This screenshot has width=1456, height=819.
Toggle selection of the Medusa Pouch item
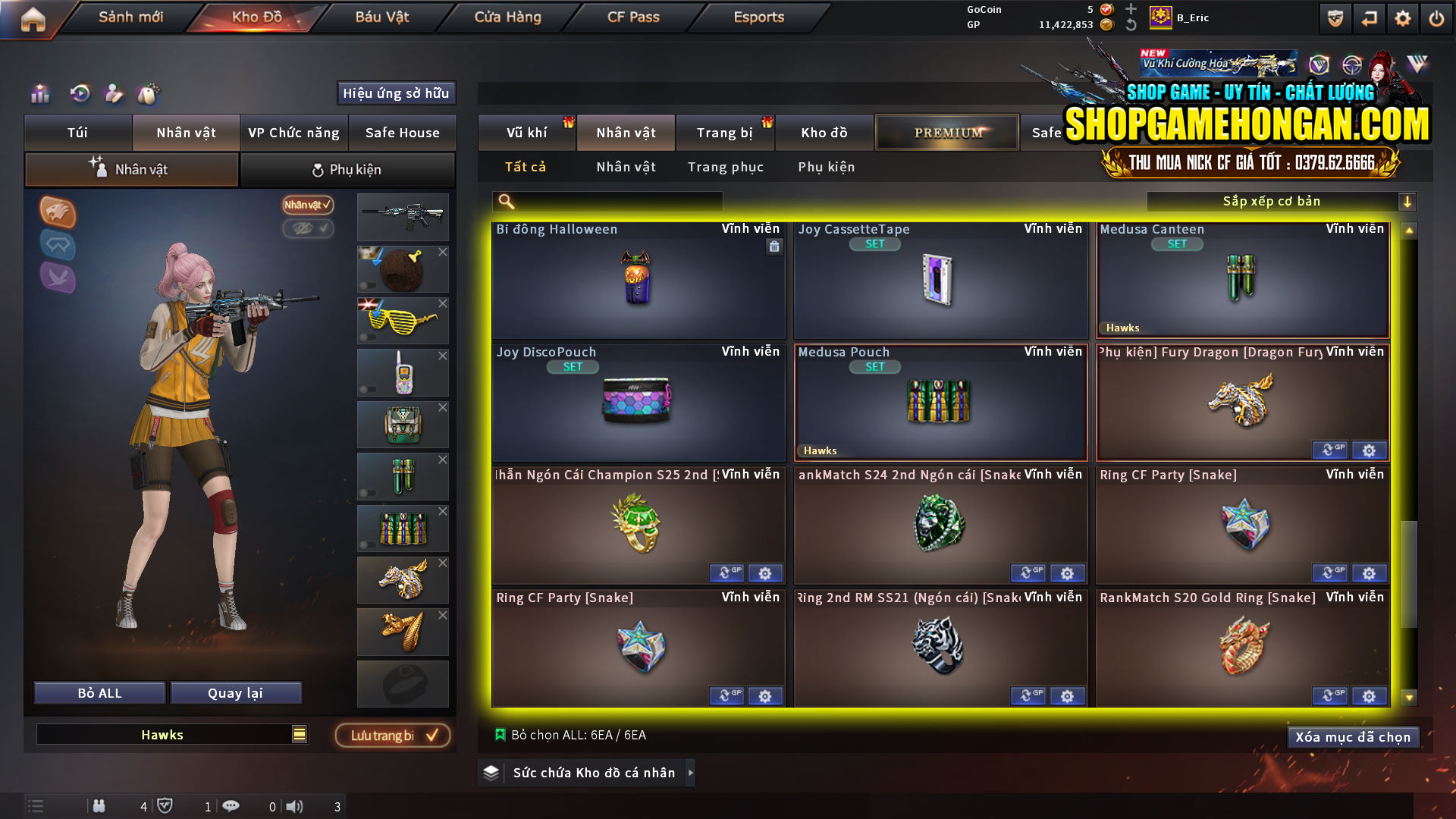[x=940, y=402]
